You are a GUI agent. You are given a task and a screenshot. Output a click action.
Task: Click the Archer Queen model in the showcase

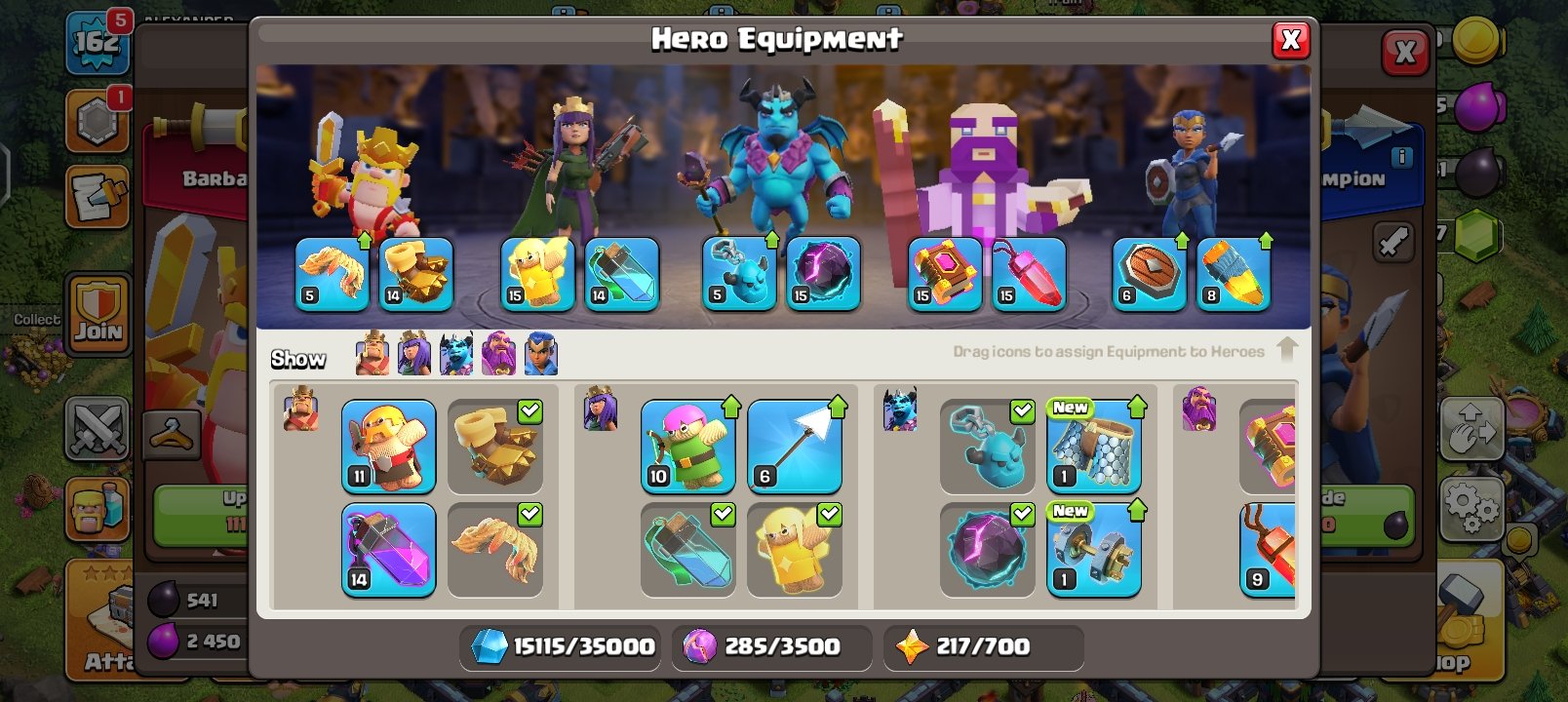click(x=575, y=166)
